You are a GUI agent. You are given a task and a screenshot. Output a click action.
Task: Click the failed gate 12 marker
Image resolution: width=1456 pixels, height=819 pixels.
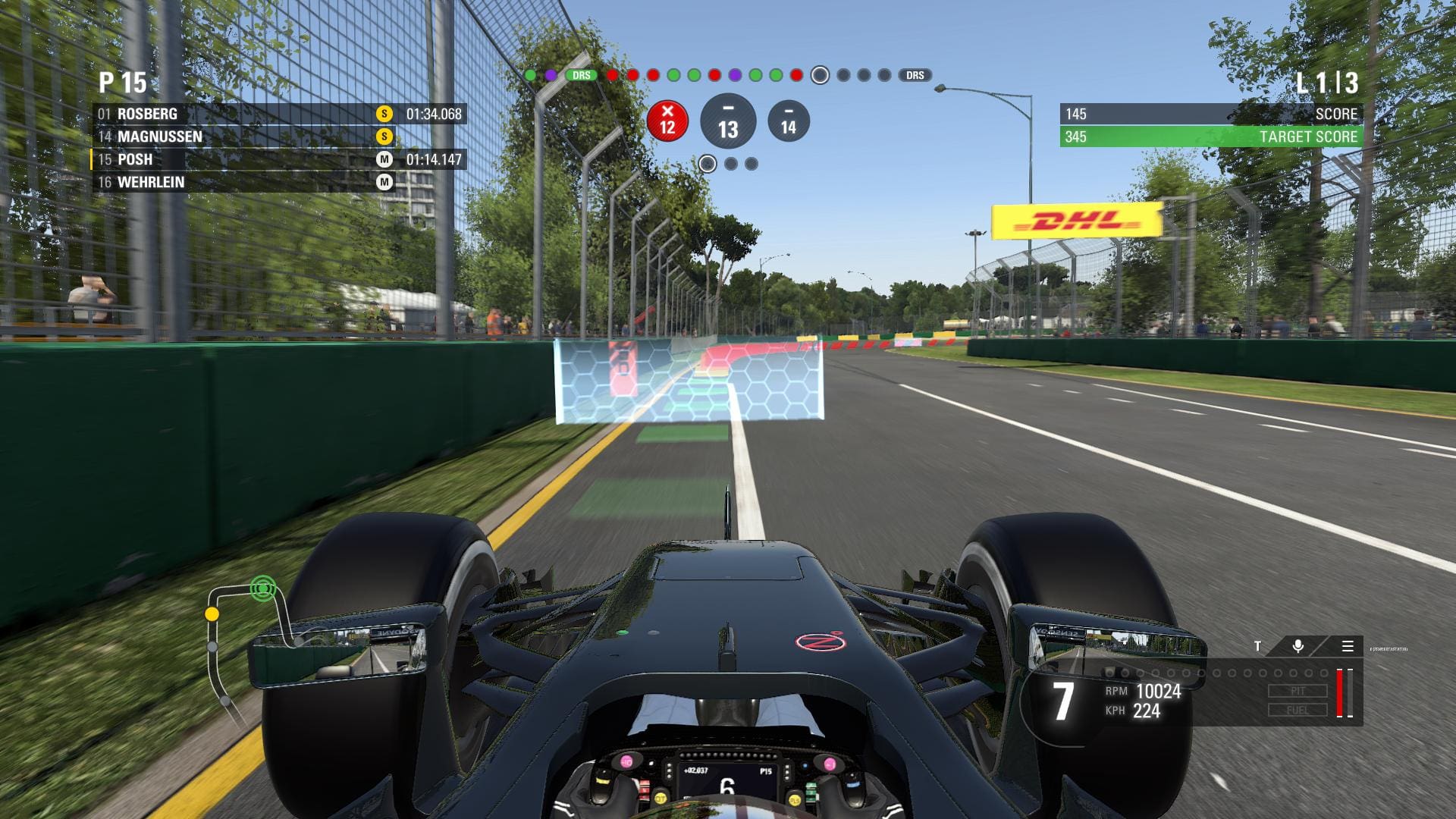coord(667,121)
